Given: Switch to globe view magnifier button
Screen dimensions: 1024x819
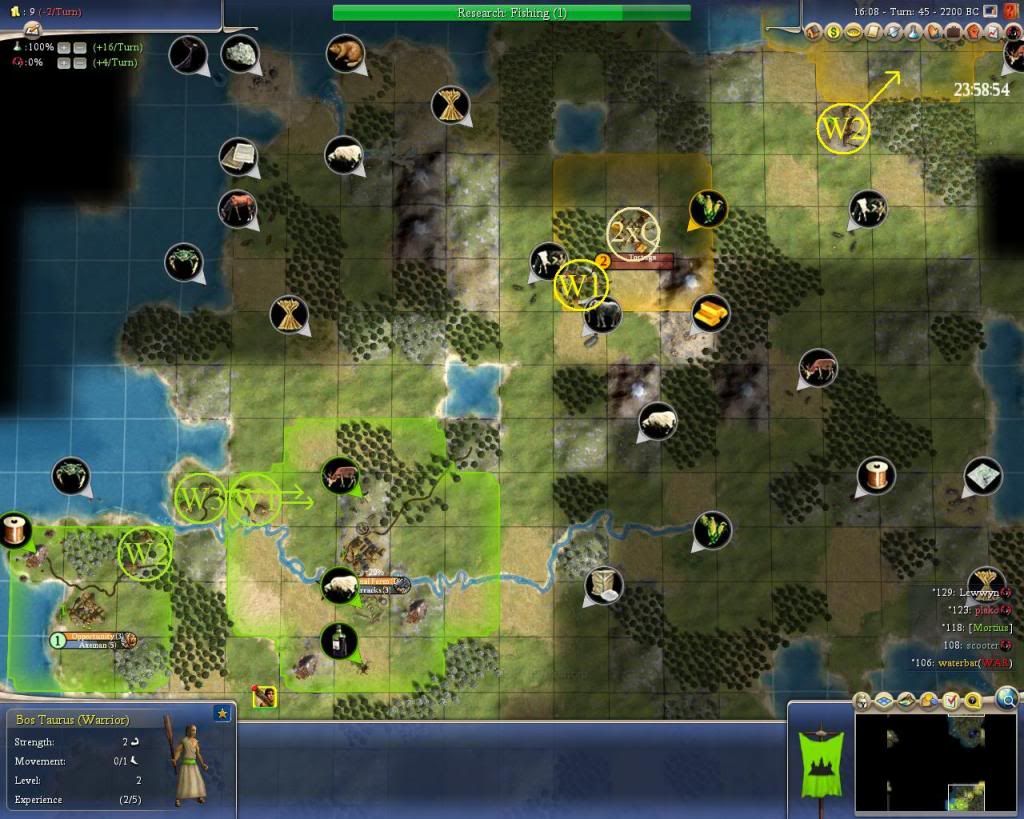Looking at the screenshot, I should coord(1007,698).
